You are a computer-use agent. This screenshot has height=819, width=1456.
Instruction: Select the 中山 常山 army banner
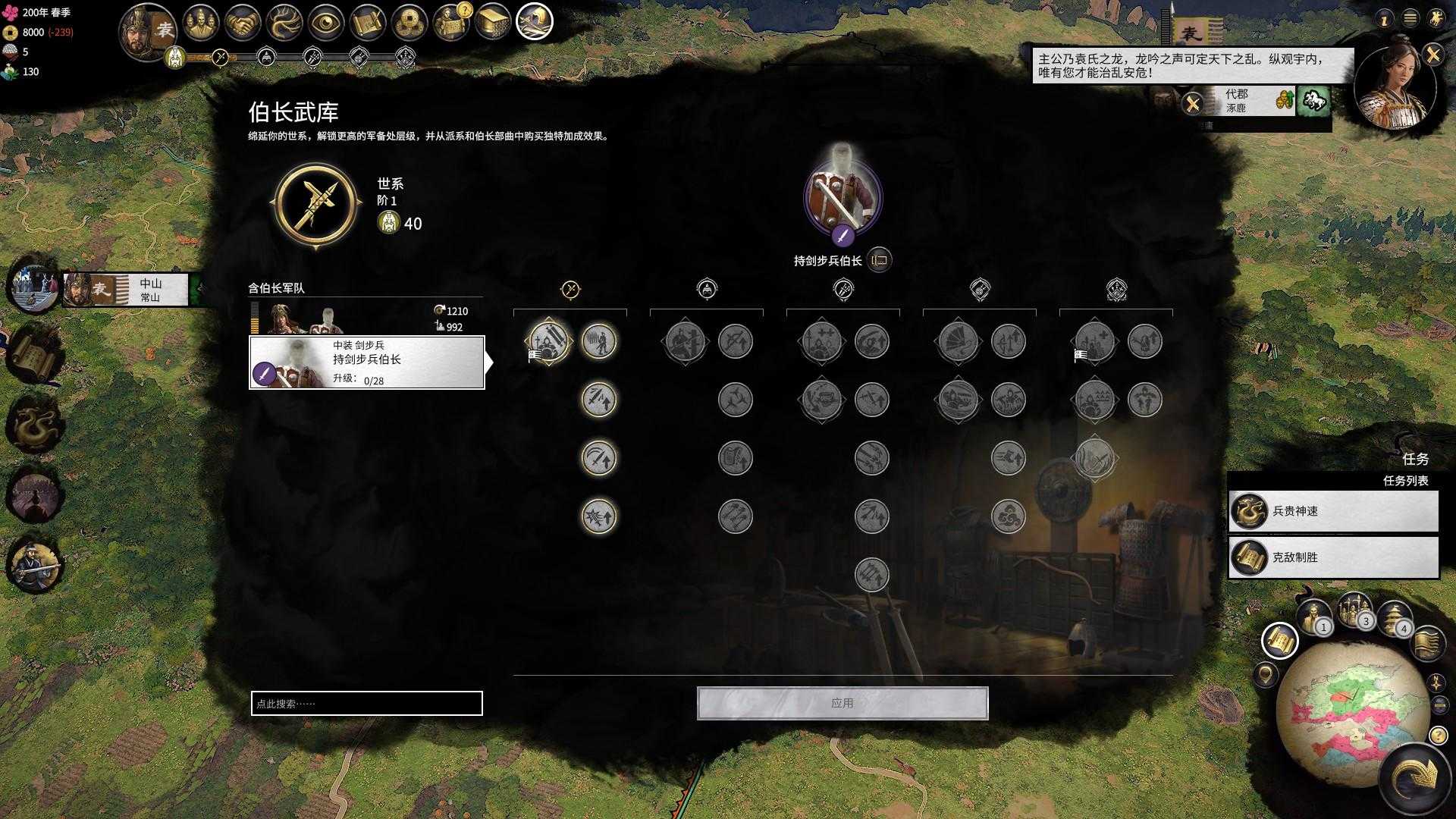(125, 290)
